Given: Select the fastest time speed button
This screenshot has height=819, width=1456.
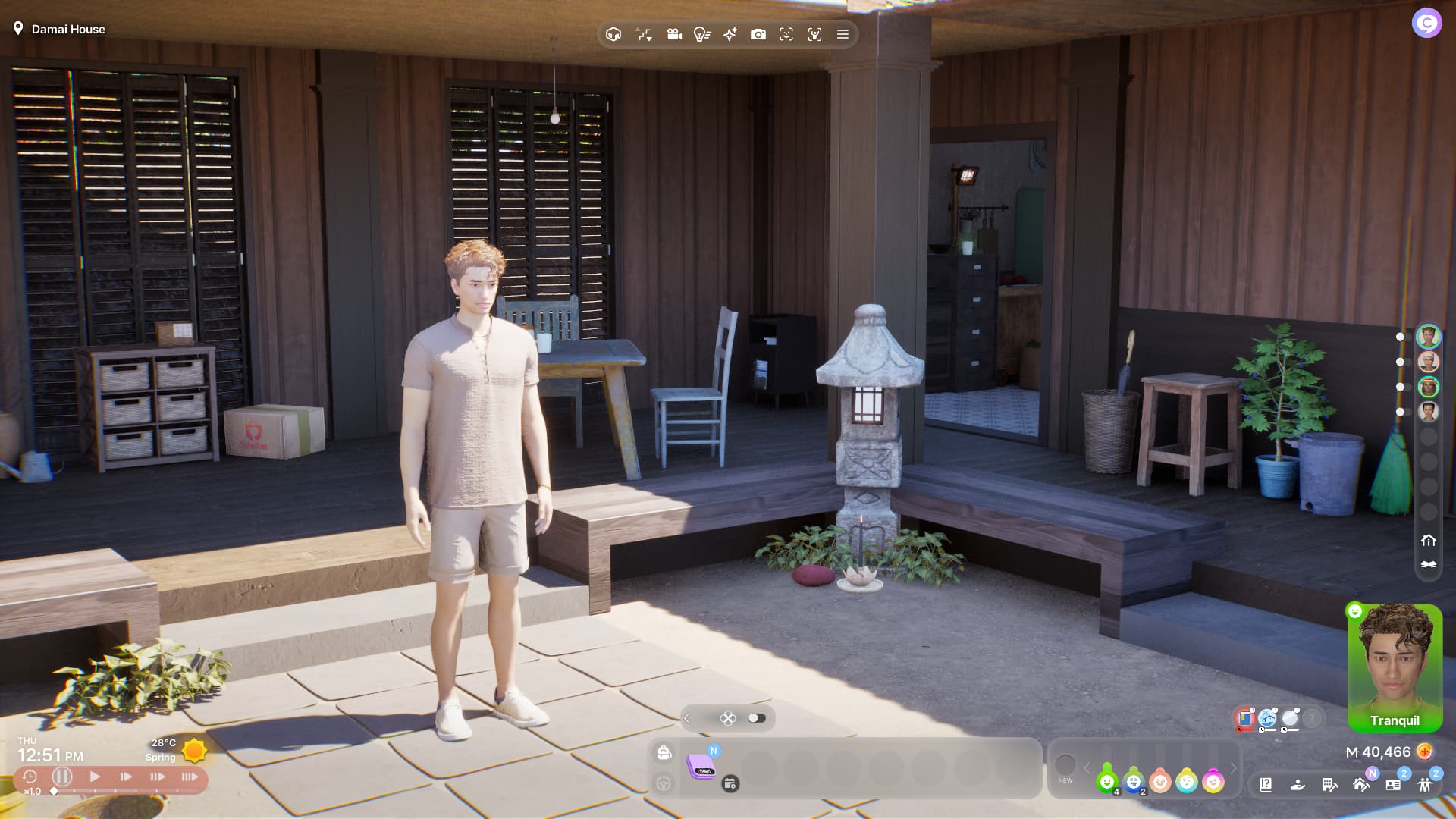Looking at the screenshot, I should point(190,777).
